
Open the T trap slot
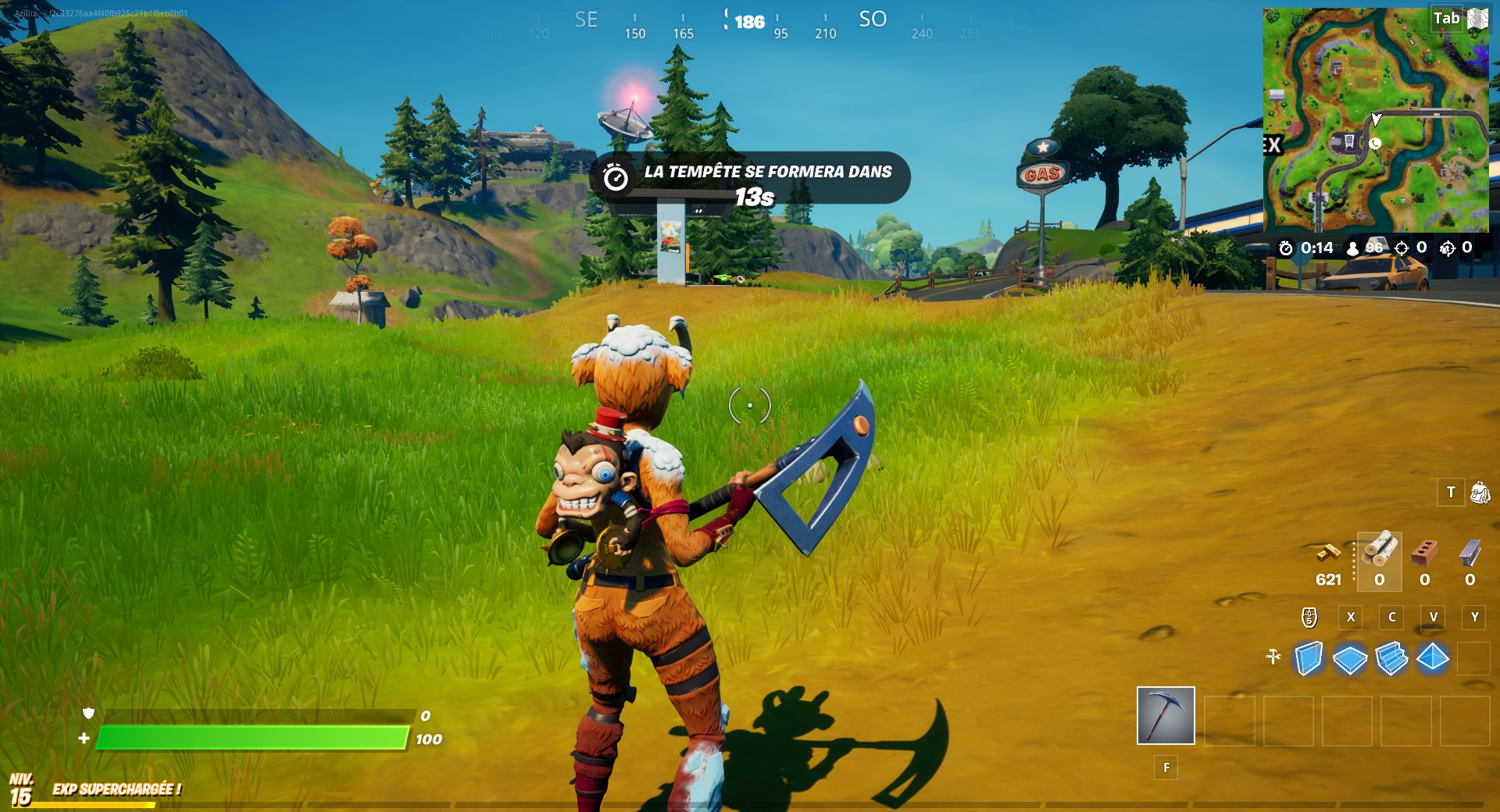[x=1450, y=492]
